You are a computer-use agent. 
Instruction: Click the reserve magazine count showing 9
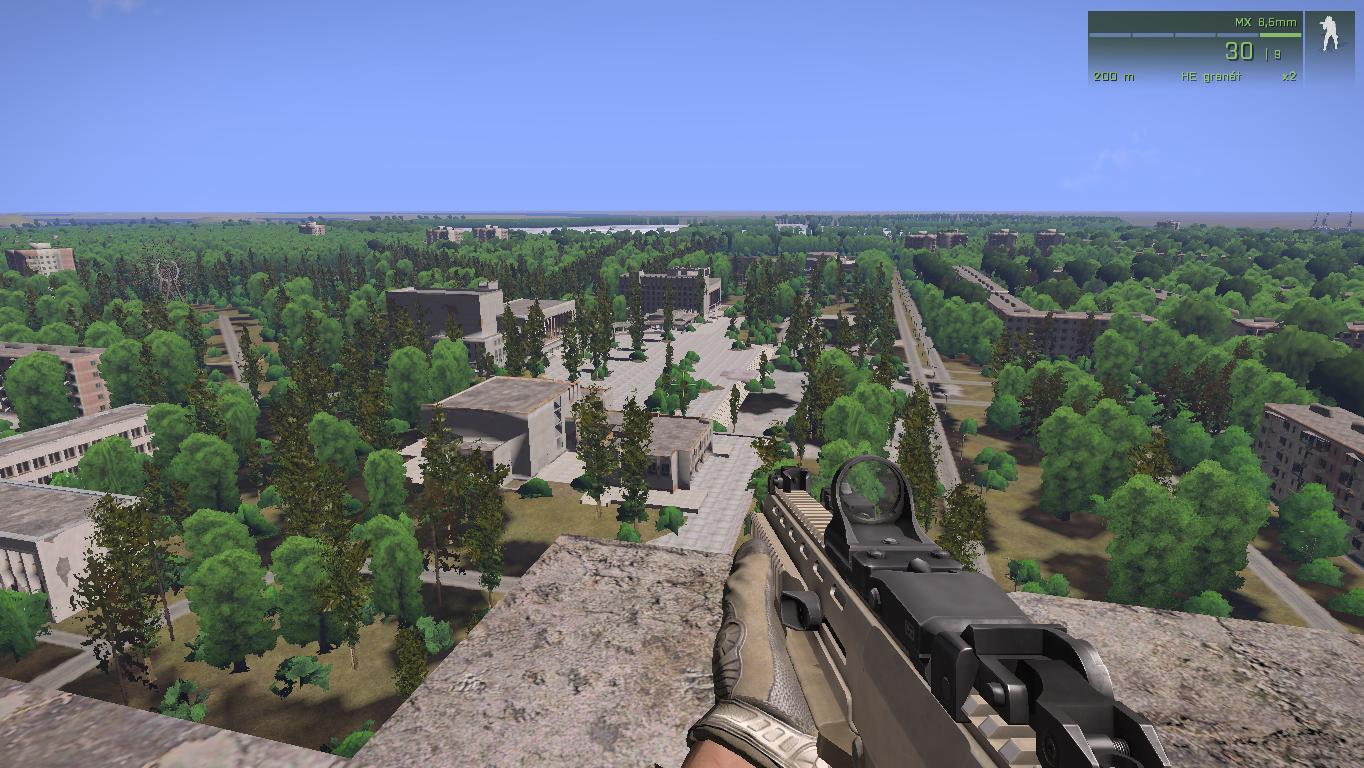coord(1275,53)
